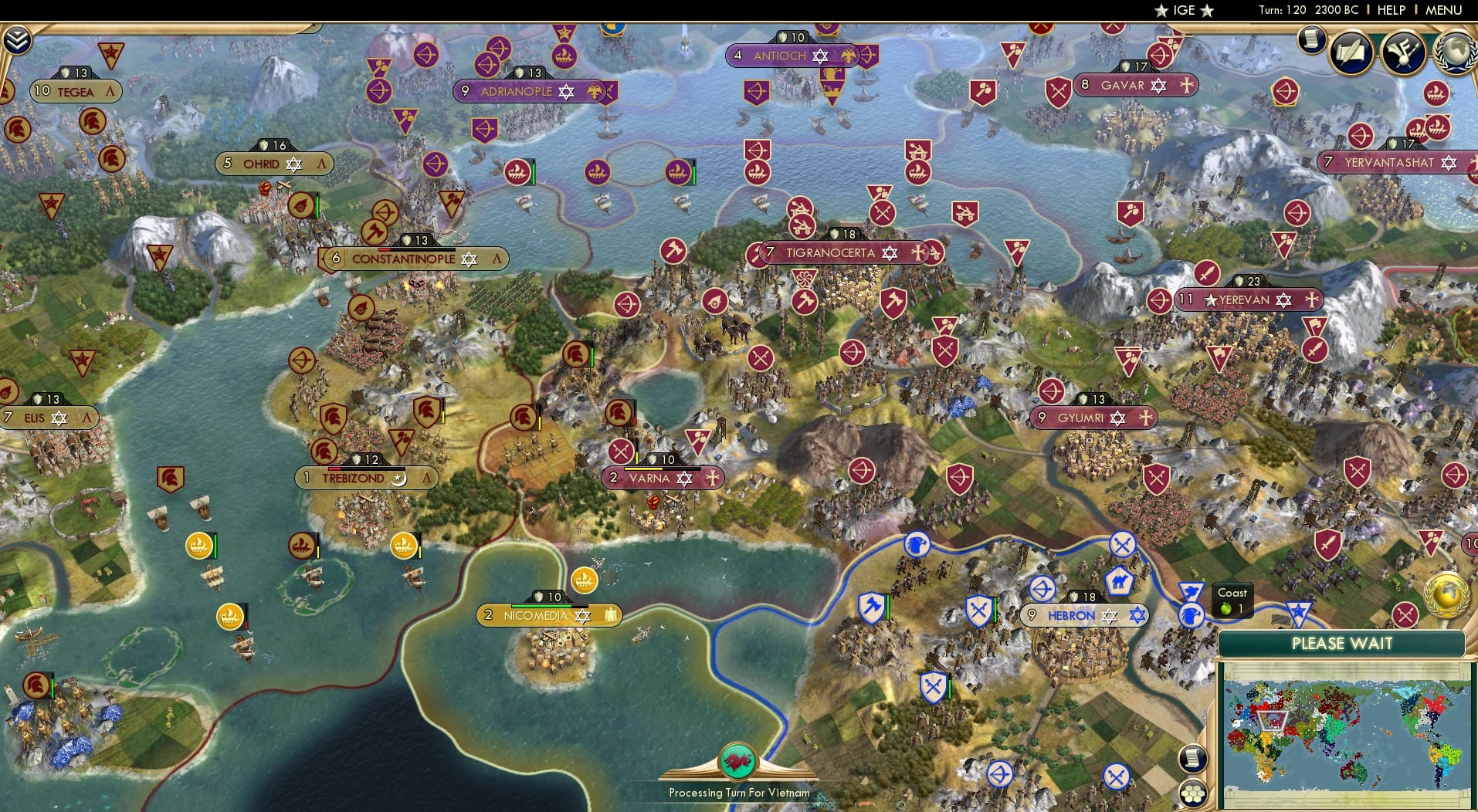Toggle the hex grid icon below the minimap

point(1192,792)
